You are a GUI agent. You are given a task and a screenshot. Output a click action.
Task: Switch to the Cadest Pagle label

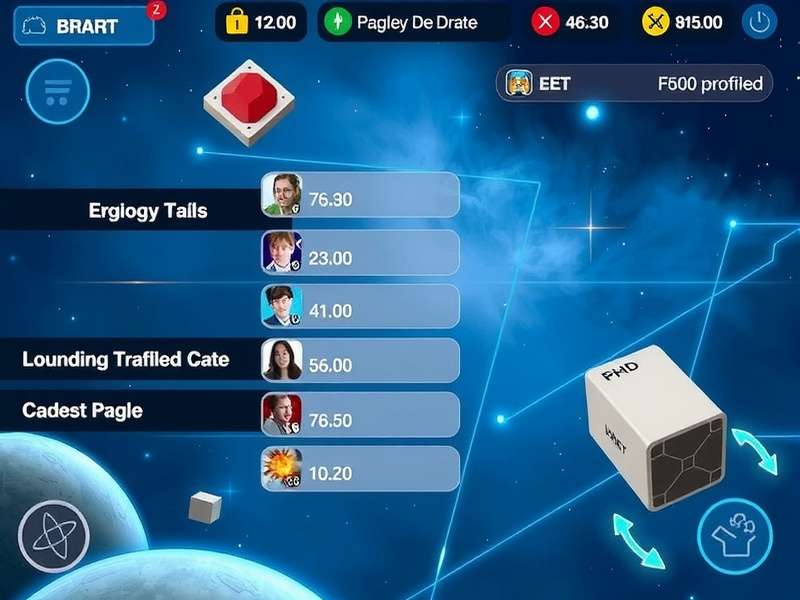83,411
